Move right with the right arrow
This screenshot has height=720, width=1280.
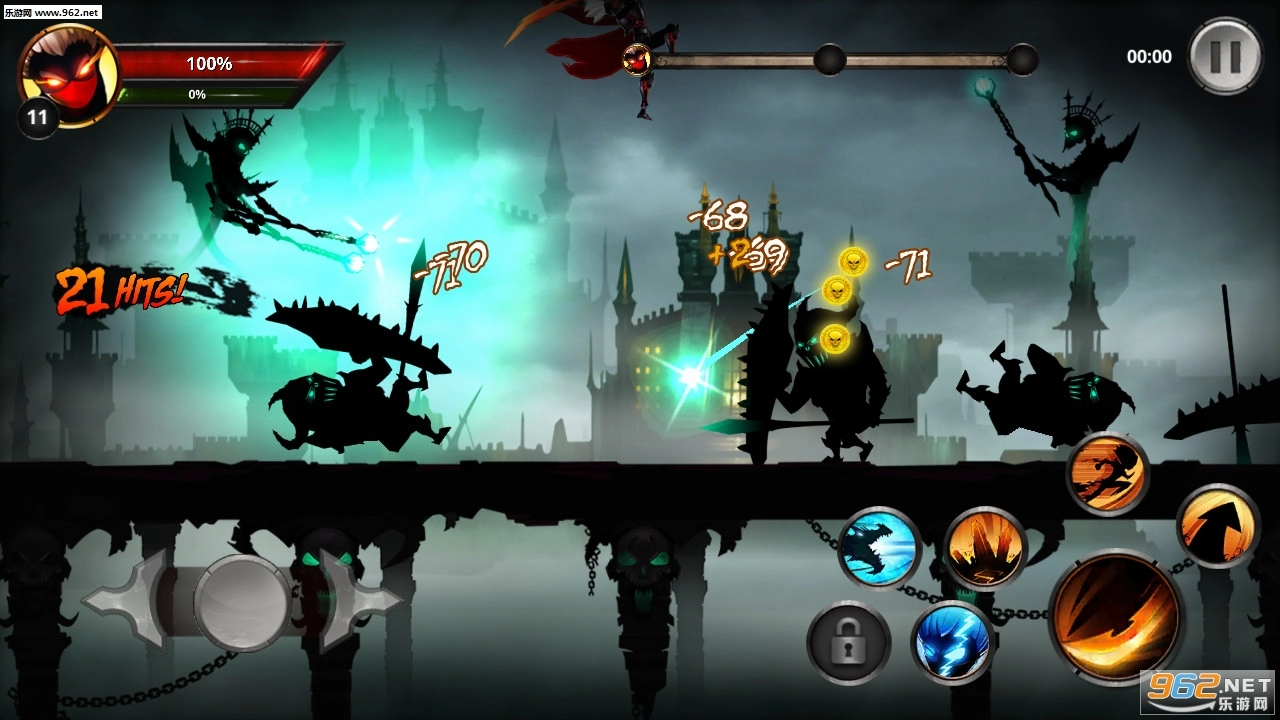[x=362, y=600]
